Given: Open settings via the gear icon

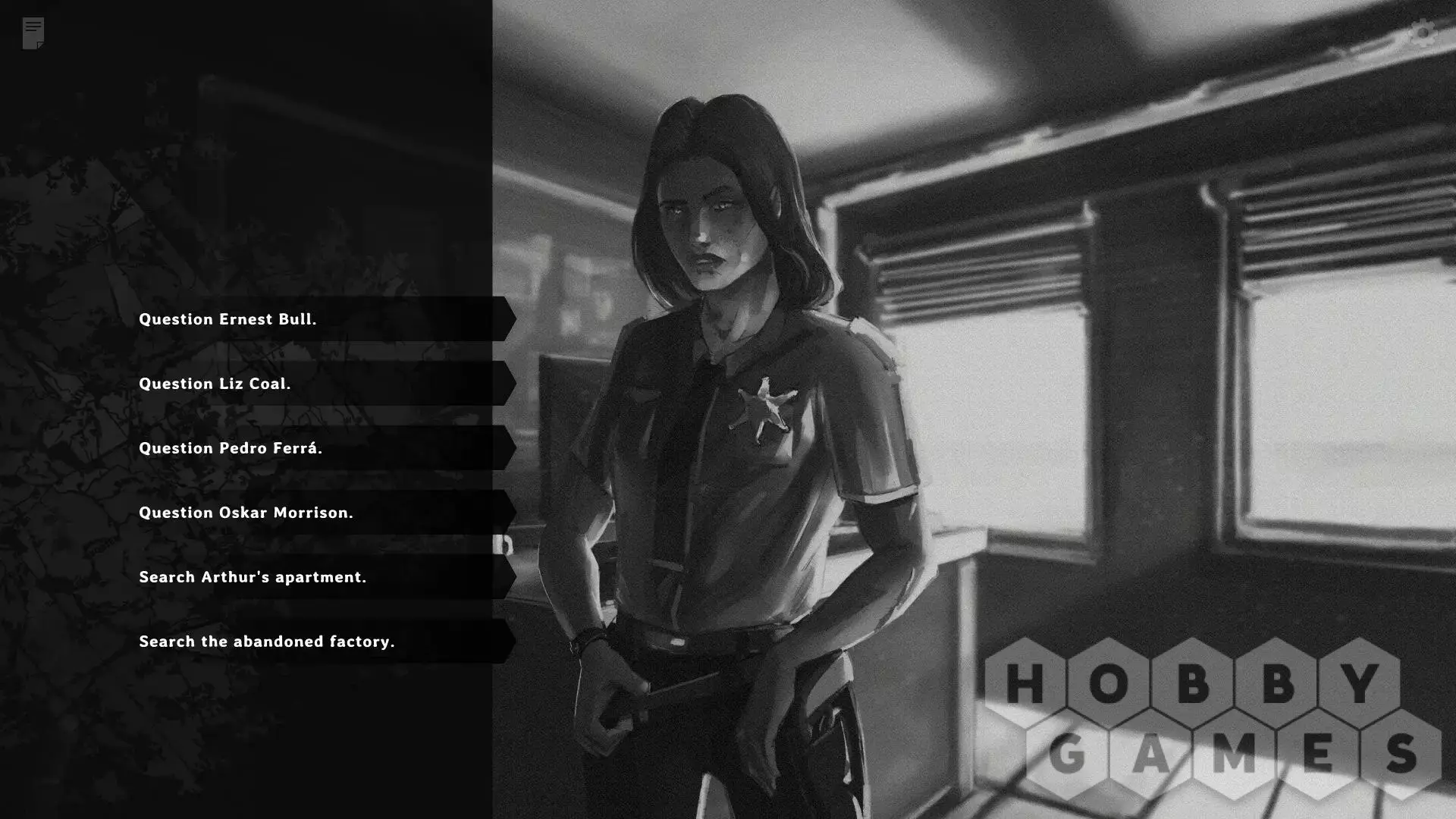Looking at the screenshot, I should click(x=1423, y=33).
